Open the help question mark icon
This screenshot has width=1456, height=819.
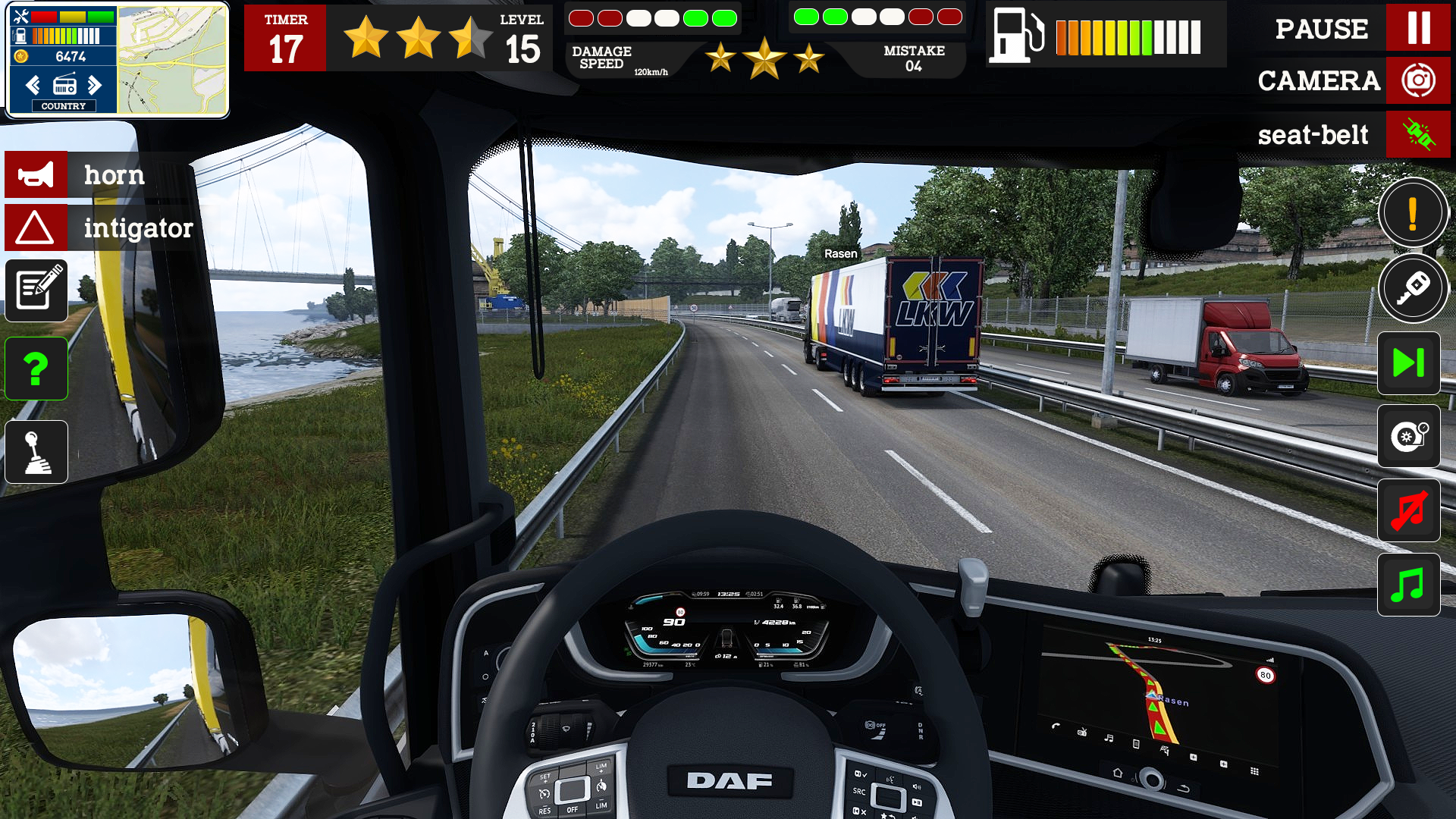[36, 369]
